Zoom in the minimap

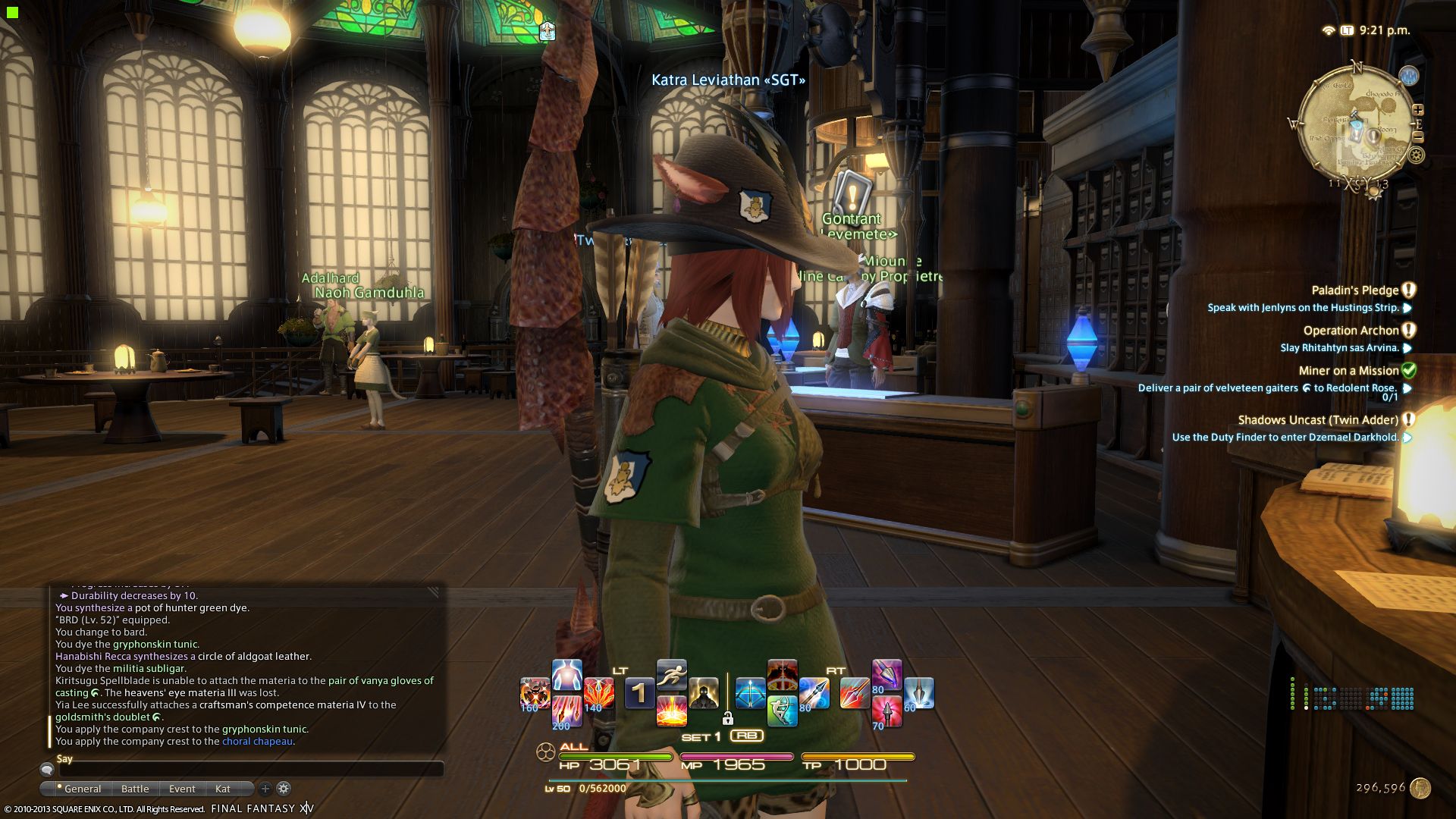coord(1418,110)
